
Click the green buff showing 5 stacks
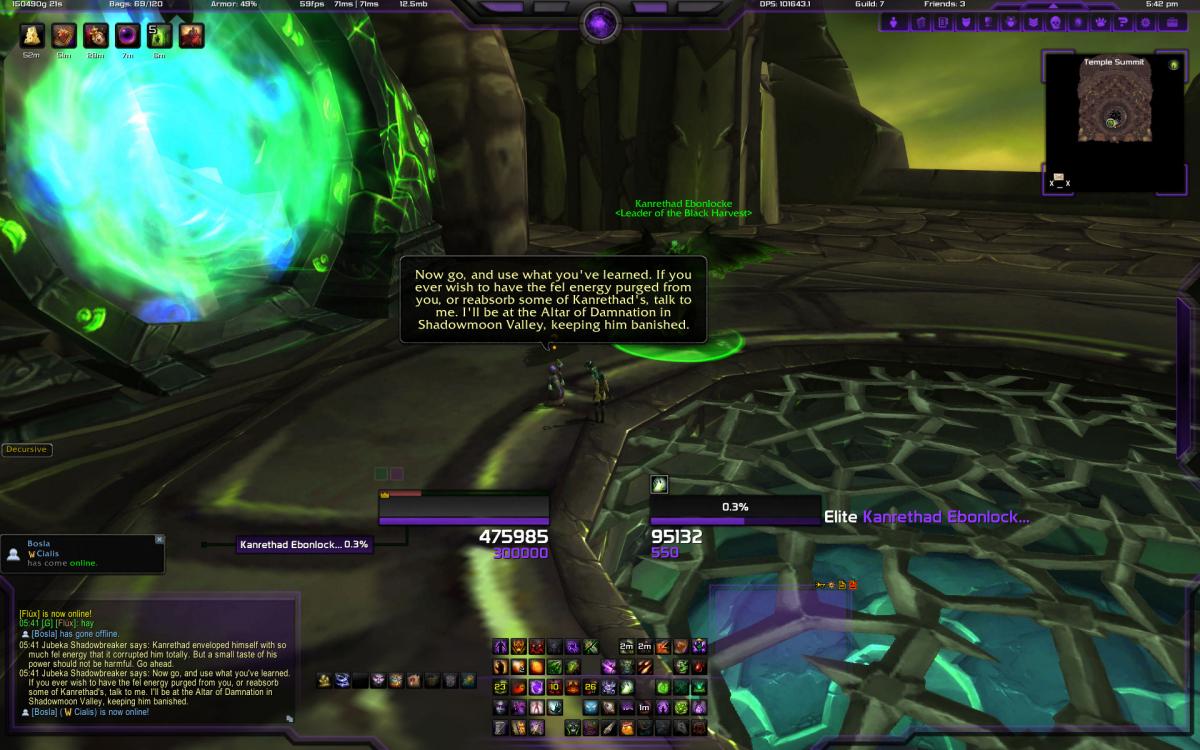pos(160,36)
